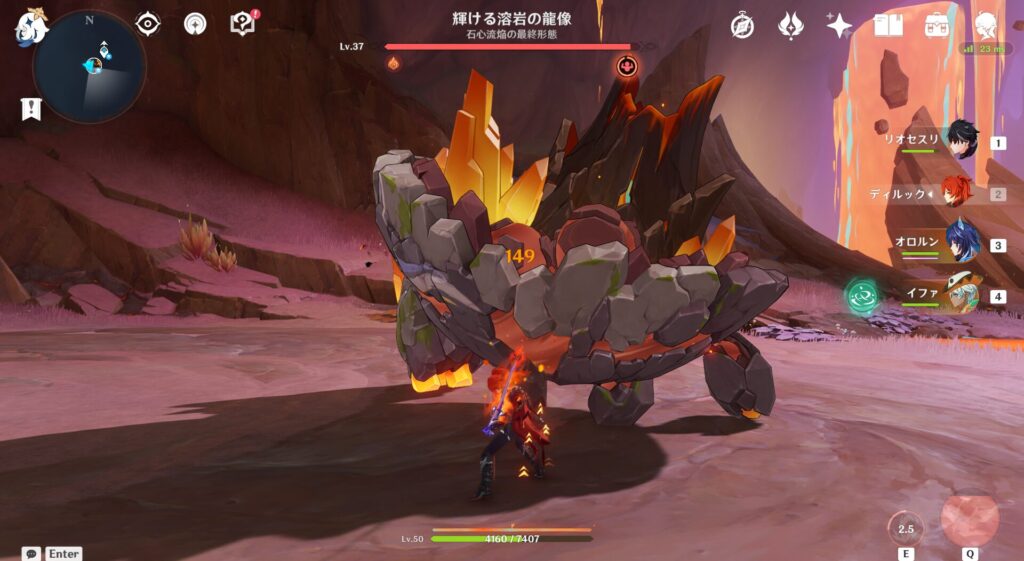The width and height of the screenshot is (1024, 561).
Task: Click the circular minimap
Action: [89, 67]
